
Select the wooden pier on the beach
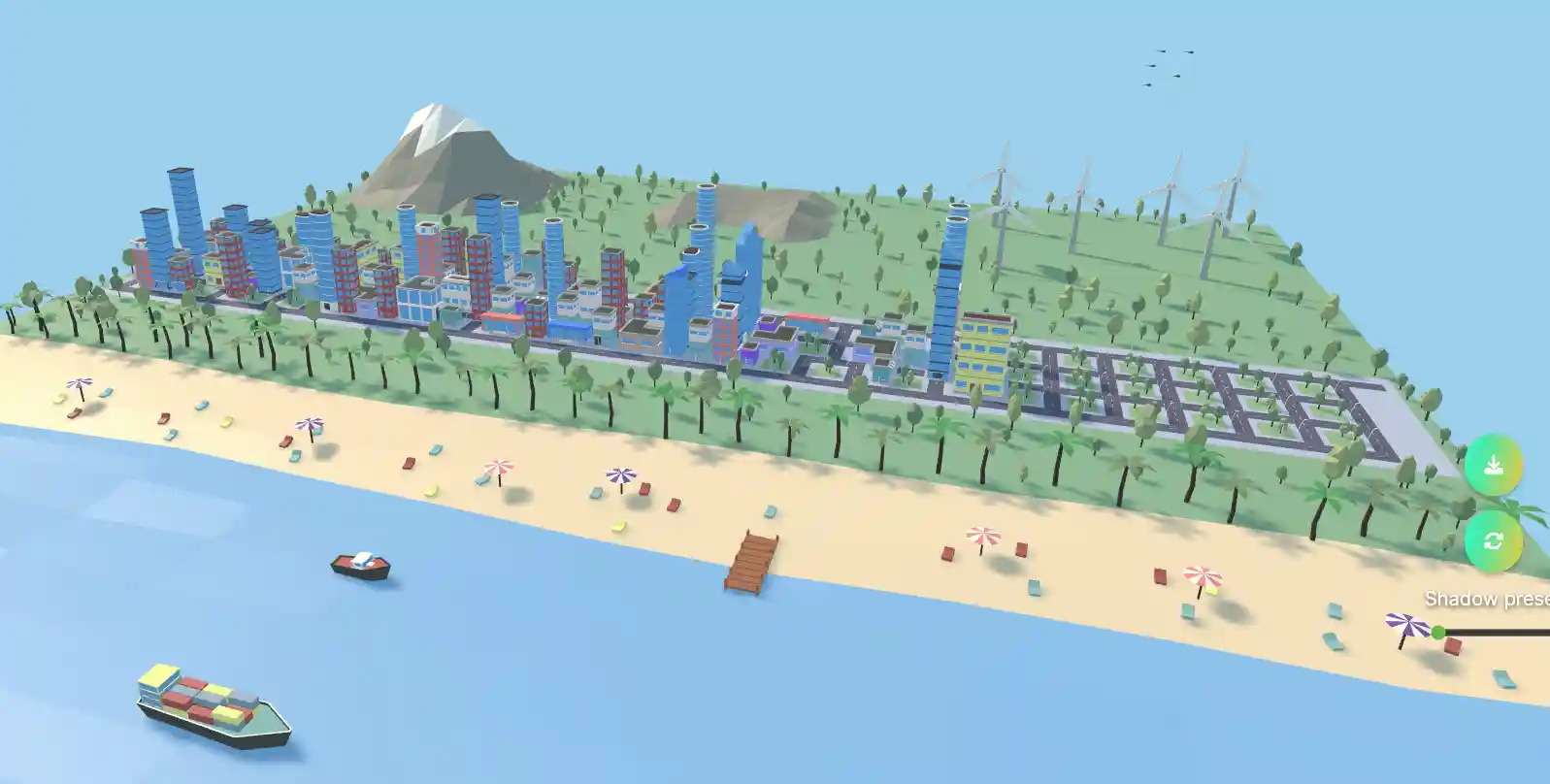[752, 563]
